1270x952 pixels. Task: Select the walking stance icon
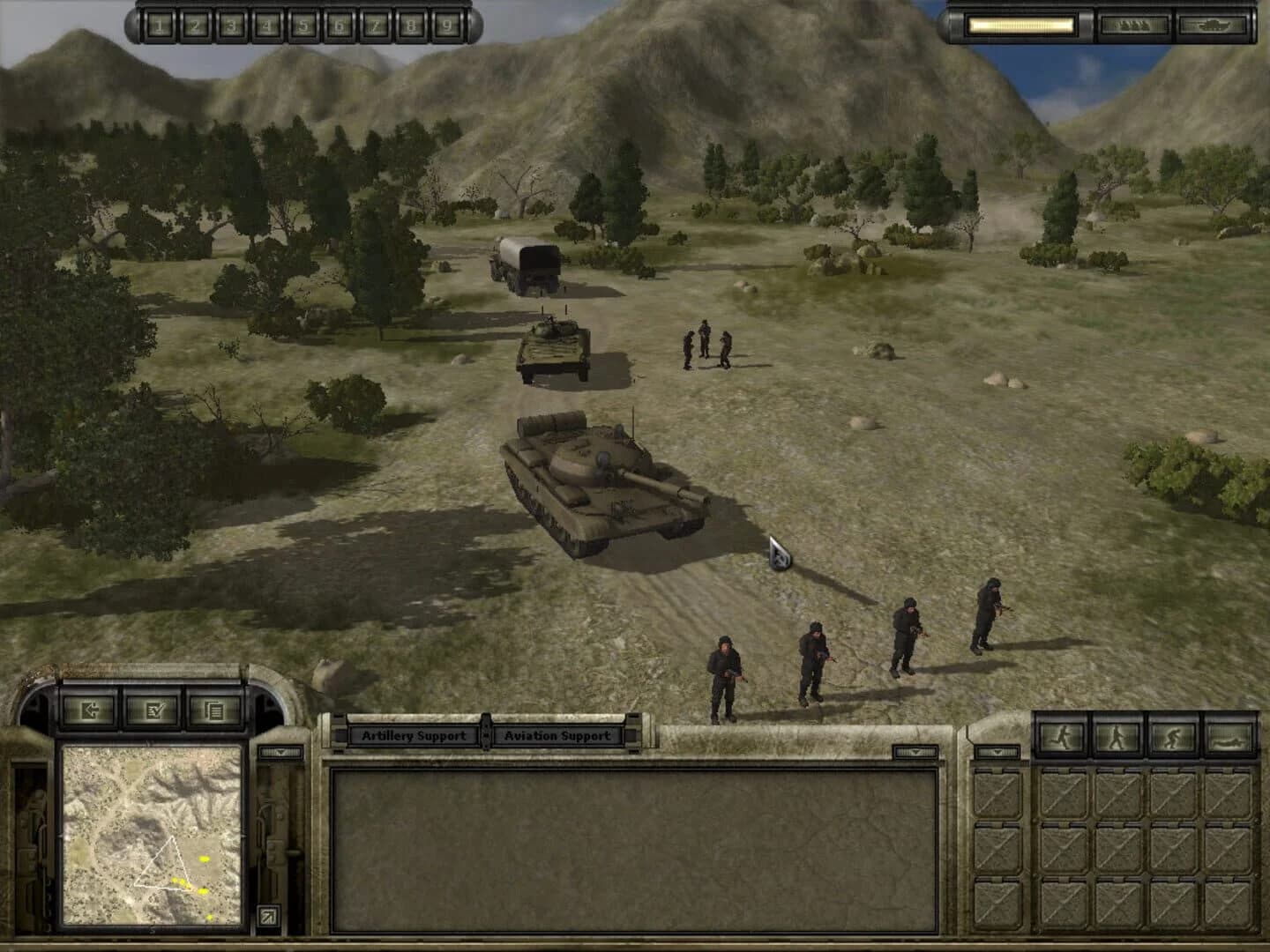pyautogui.click(x=1118, y=735)
